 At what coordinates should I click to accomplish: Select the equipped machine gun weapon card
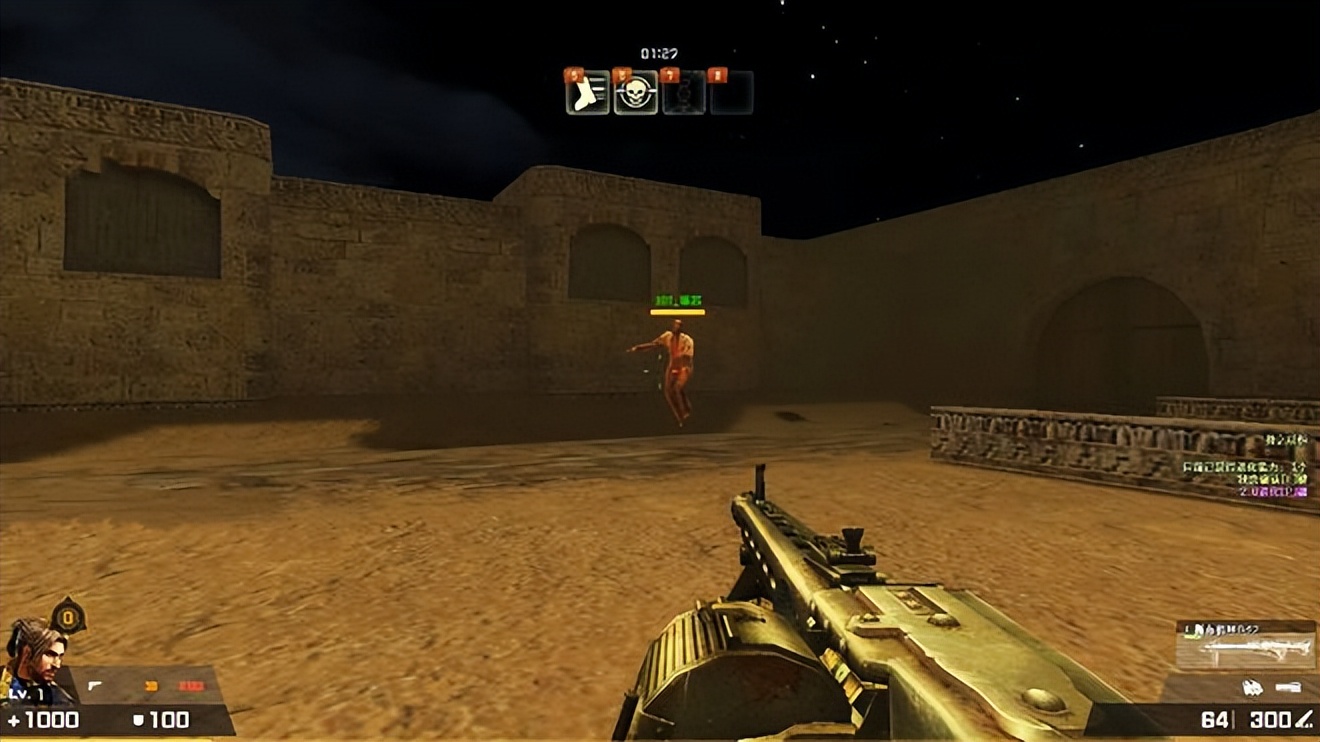[1245, 645]
